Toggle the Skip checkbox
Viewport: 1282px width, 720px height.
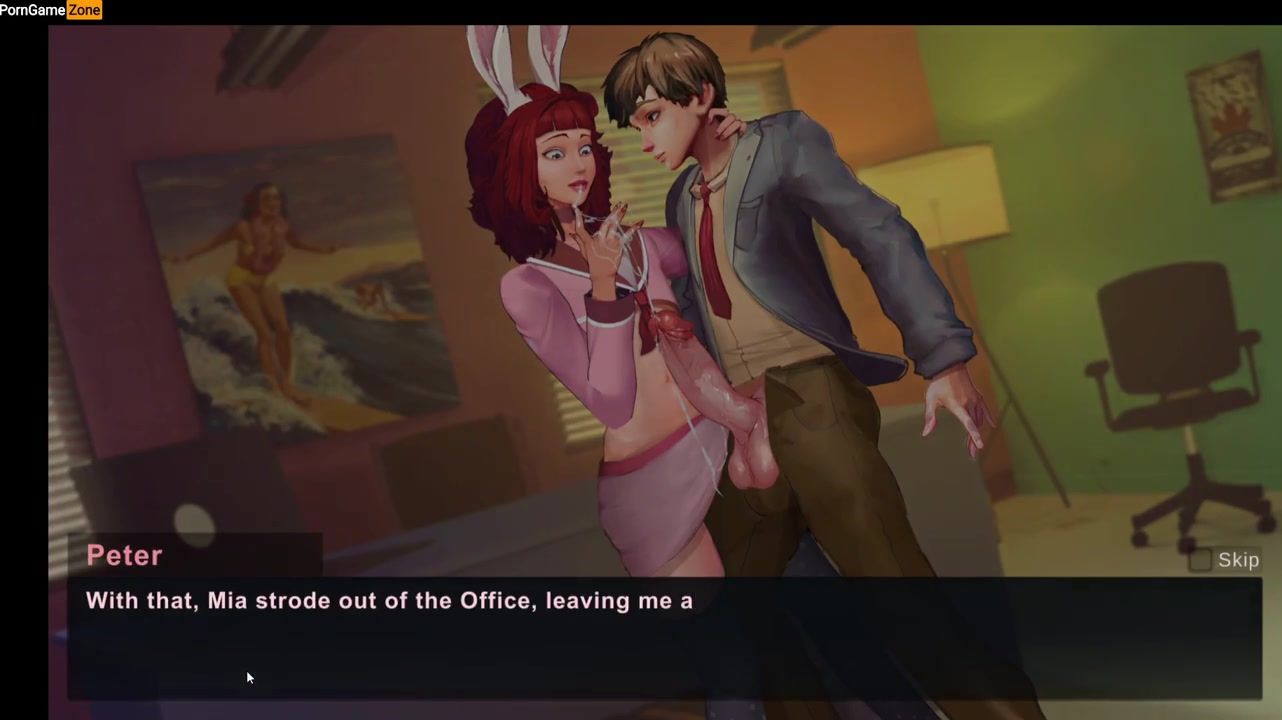pyautogui.click(x=1200, y=560)
